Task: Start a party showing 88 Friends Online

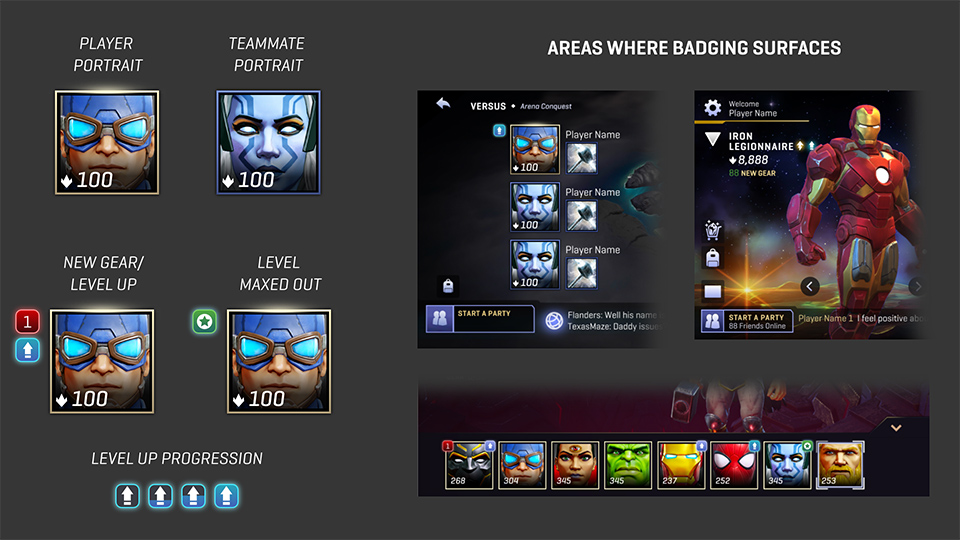Action: click(x=746, y=321)
